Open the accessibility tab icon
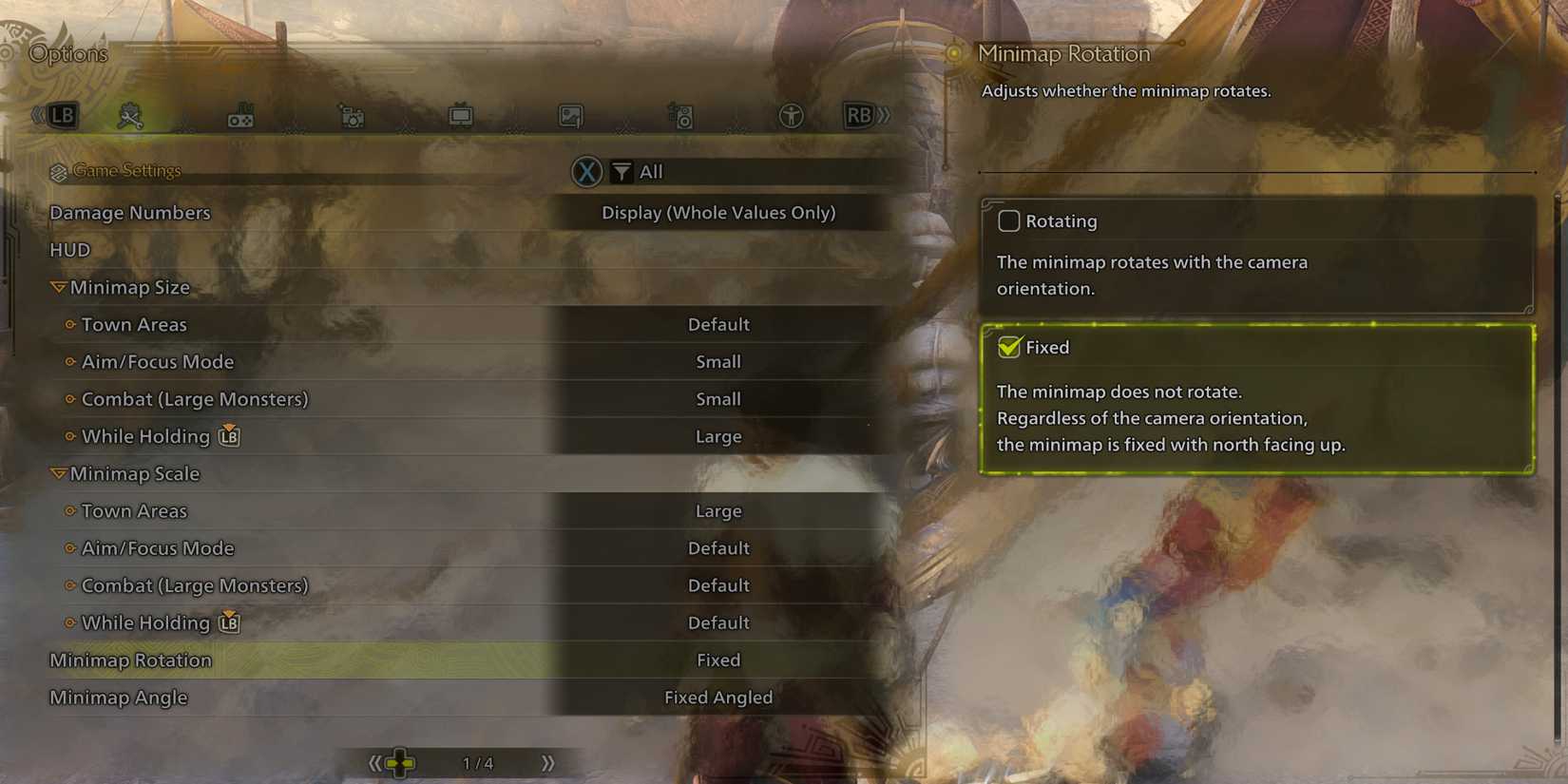Screen dimensions: 1568x784 [x=792, y=115]
